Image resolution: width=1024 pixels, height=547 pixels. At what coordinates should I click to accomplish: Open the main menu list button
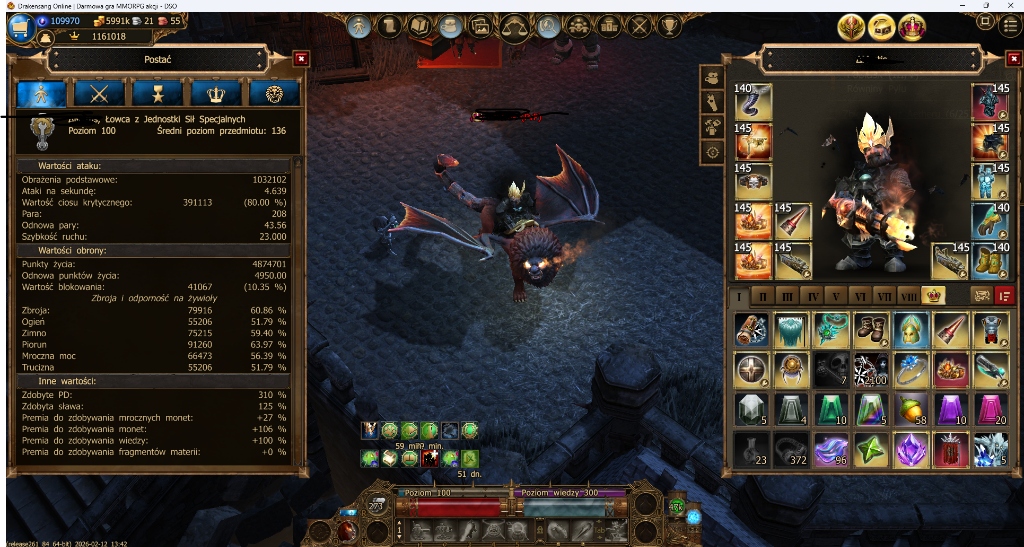(x=1010, y=27)
